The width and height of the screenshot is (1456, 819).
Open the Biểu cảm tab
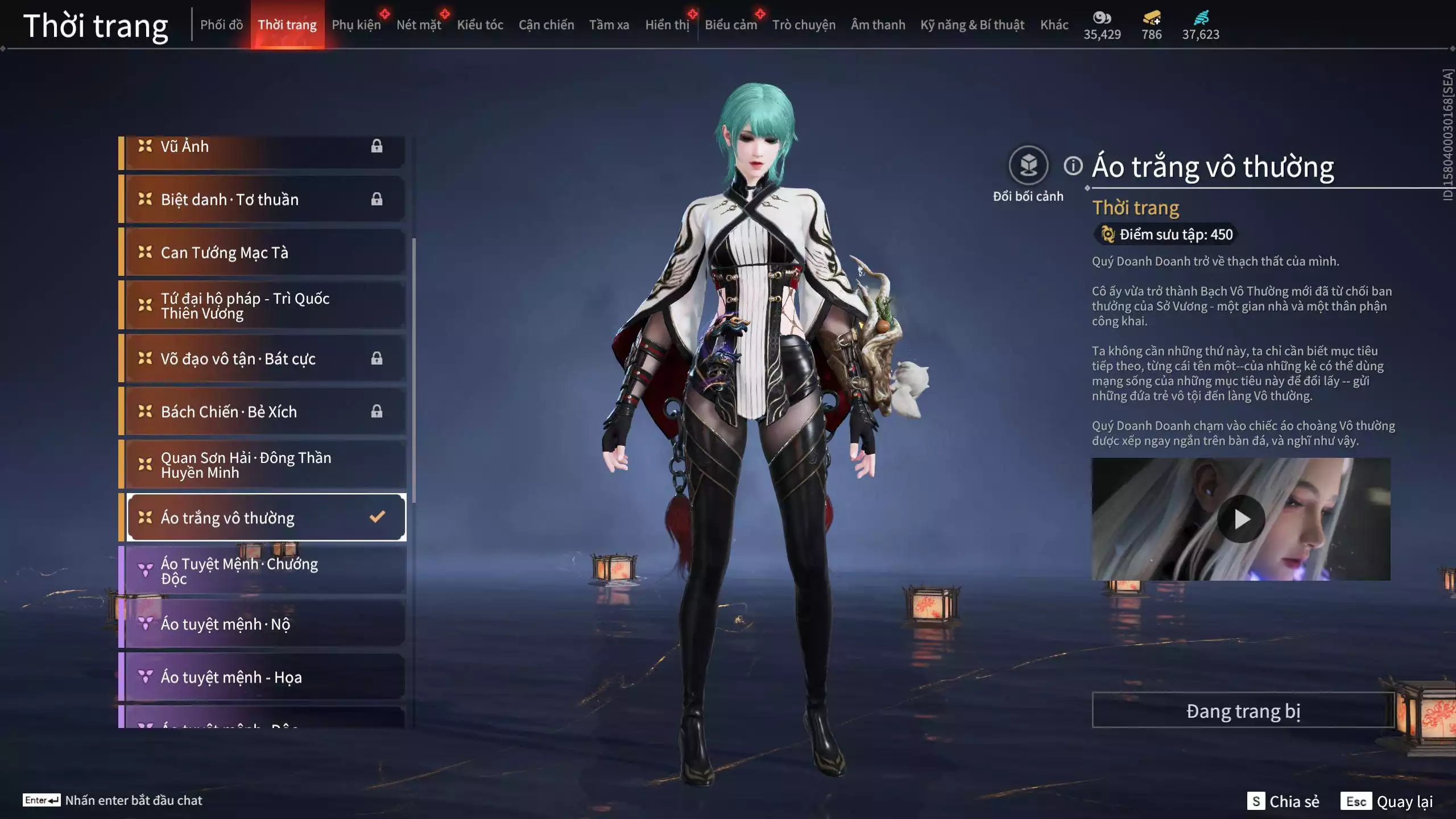(x=731, y=25)
